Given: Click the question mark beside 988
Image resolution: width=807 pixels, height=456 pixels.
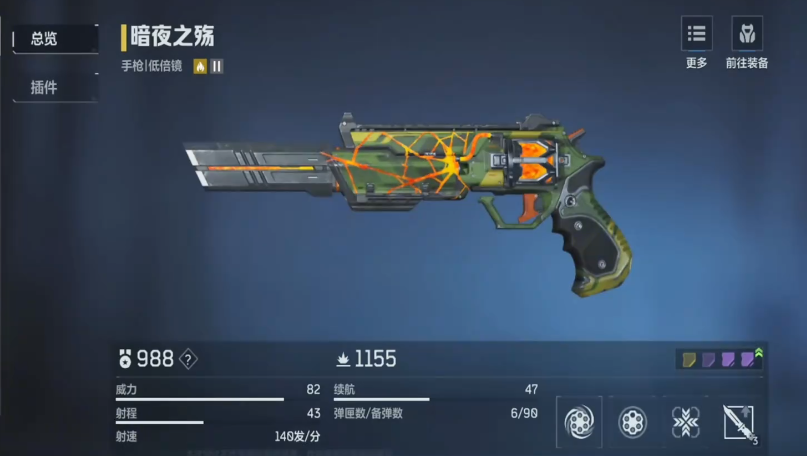Looking at the screenshot, I should (x=187, y=359).
